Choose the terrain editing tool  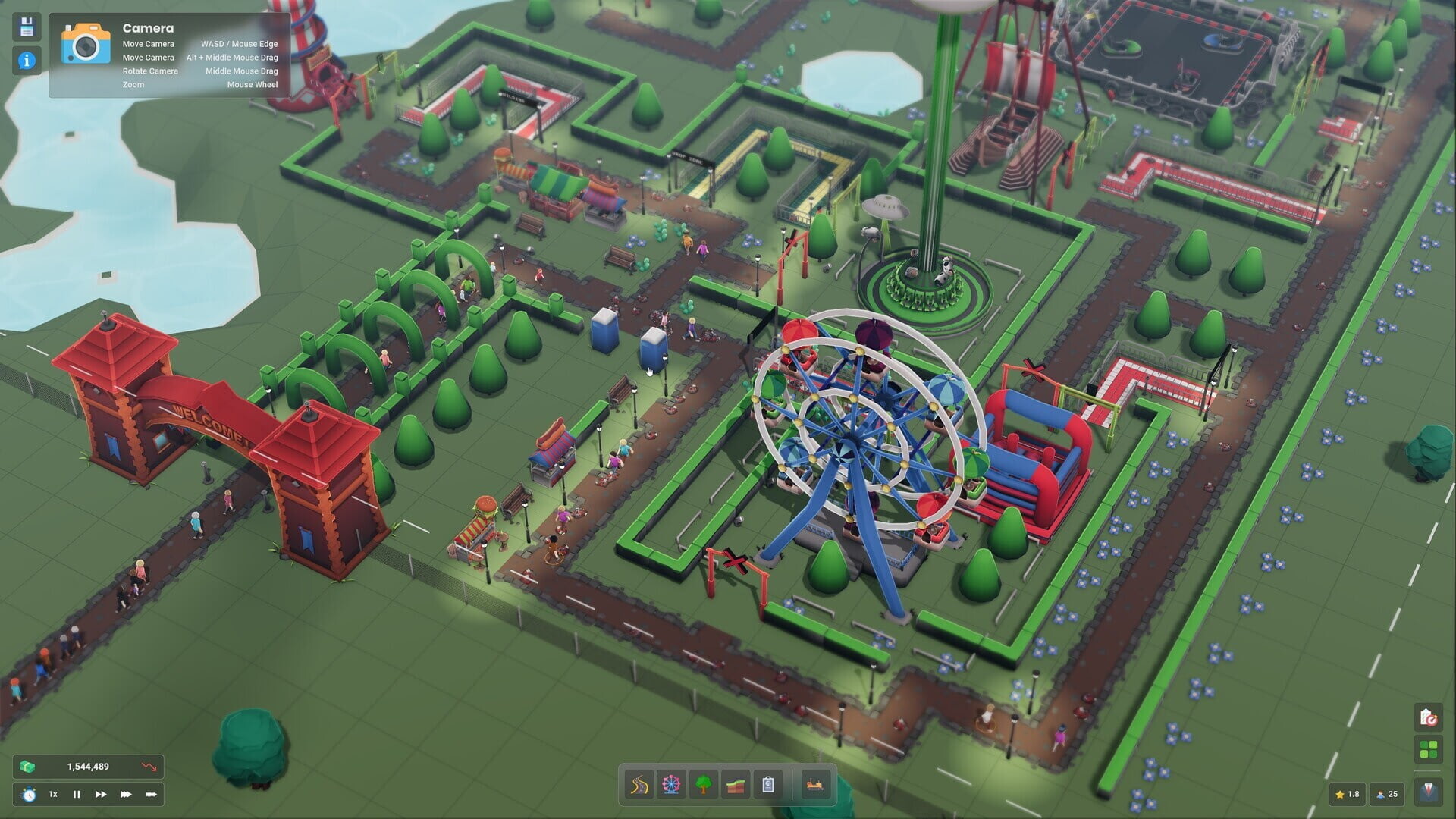pyautogui.click(x=736, y=784)
